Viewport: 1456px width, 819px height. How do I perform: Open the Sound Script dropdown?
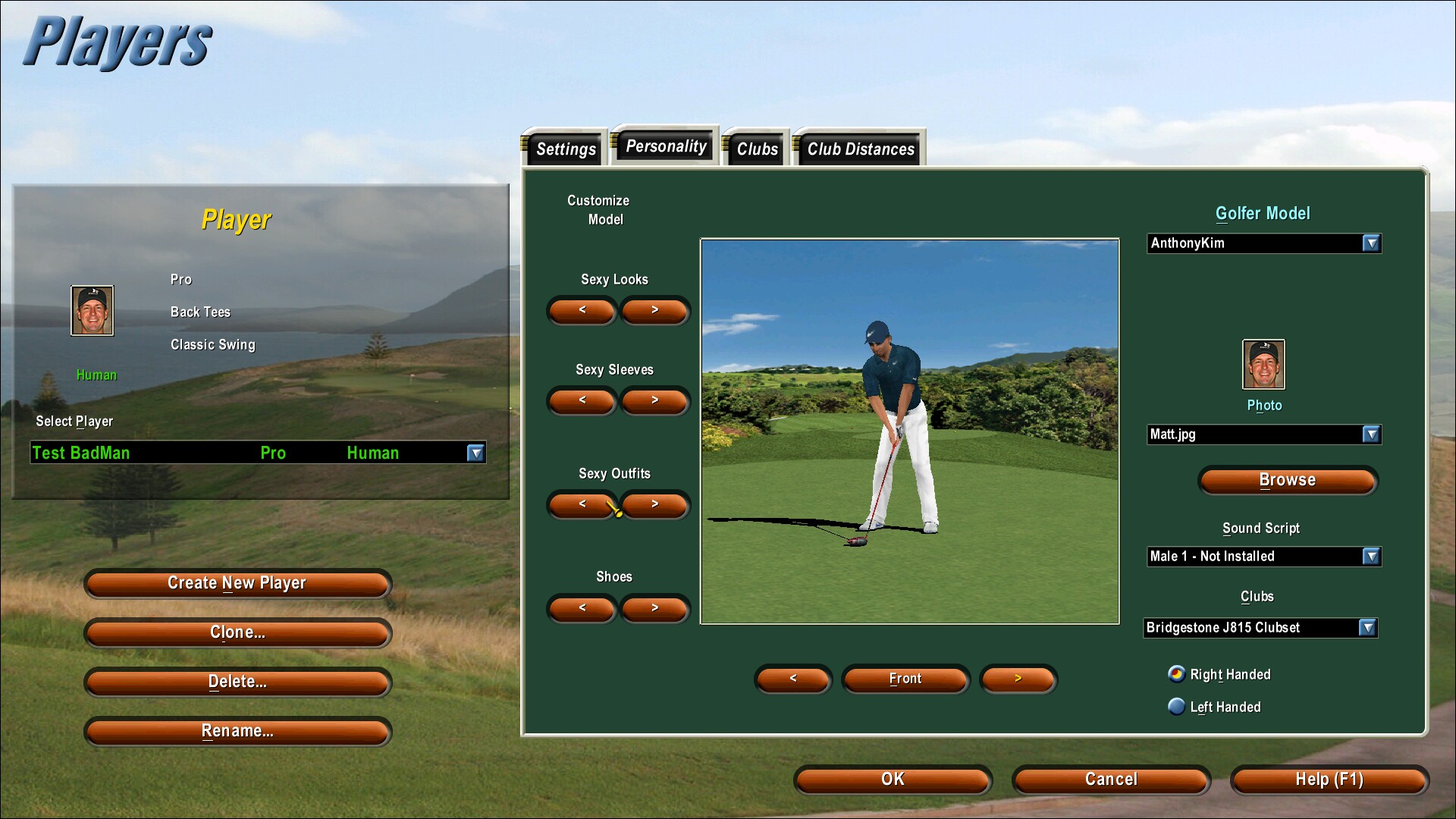pos(1370,557)
